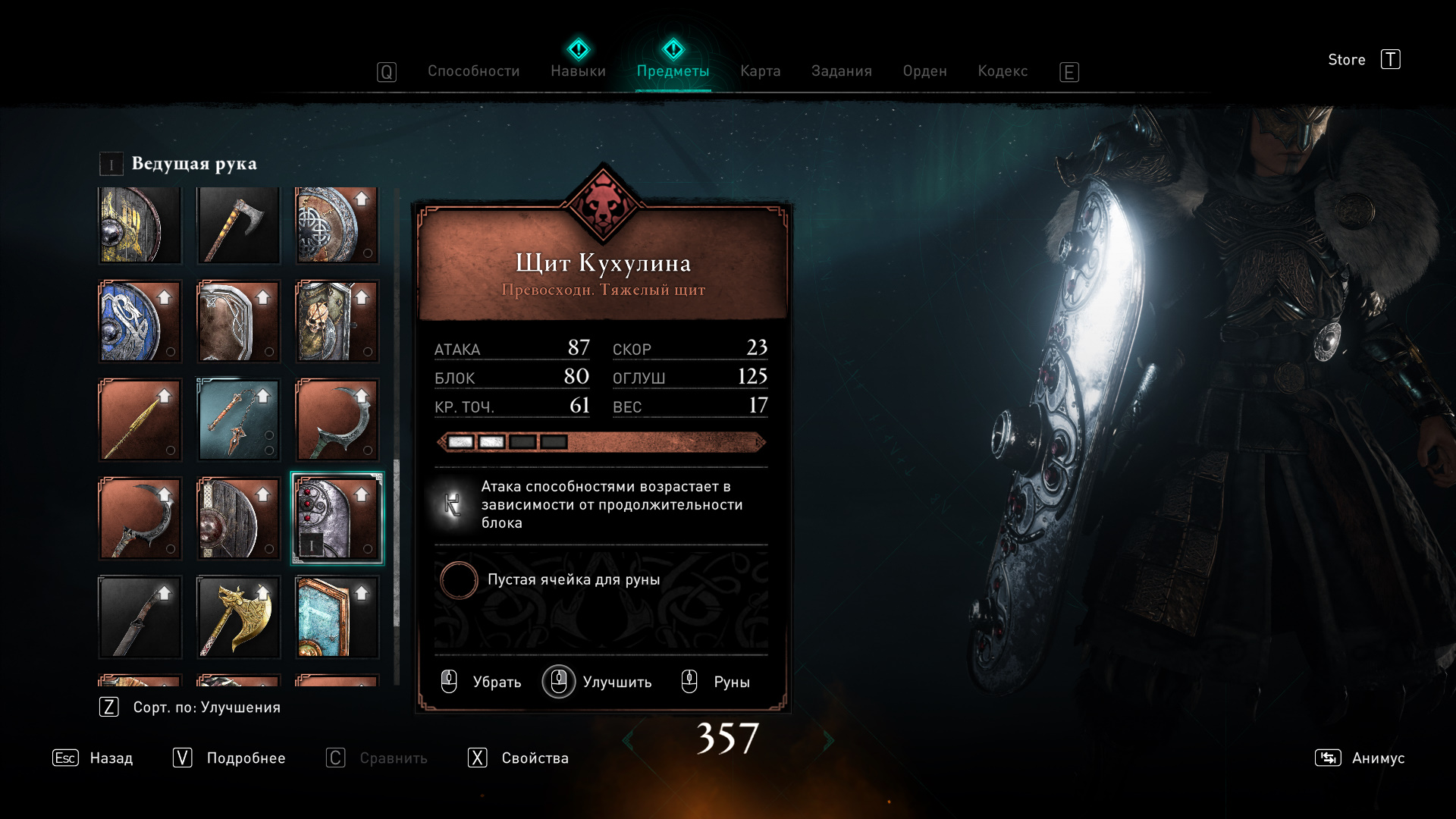Select the bearded axe with wrapped handle

(x=239, y=225)
